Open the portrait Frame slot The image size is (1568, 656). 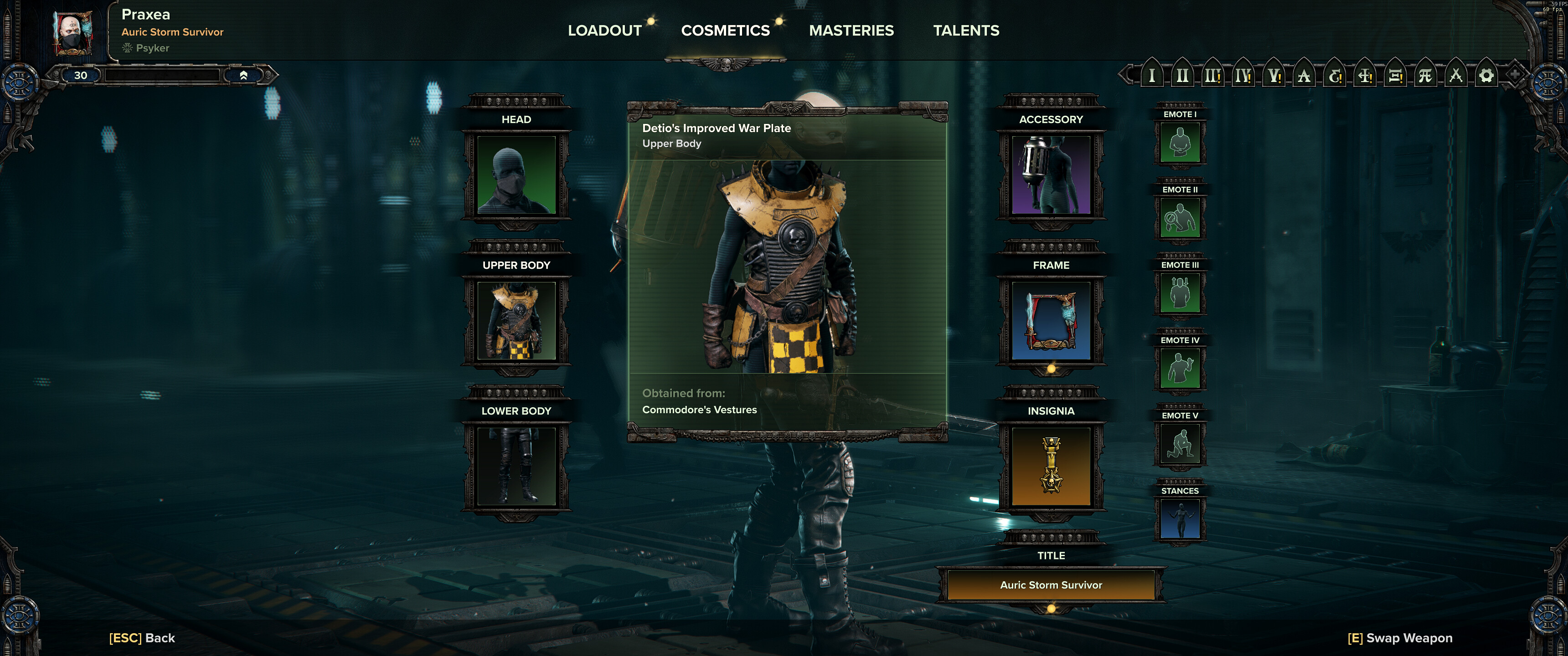coord(1051,321)
